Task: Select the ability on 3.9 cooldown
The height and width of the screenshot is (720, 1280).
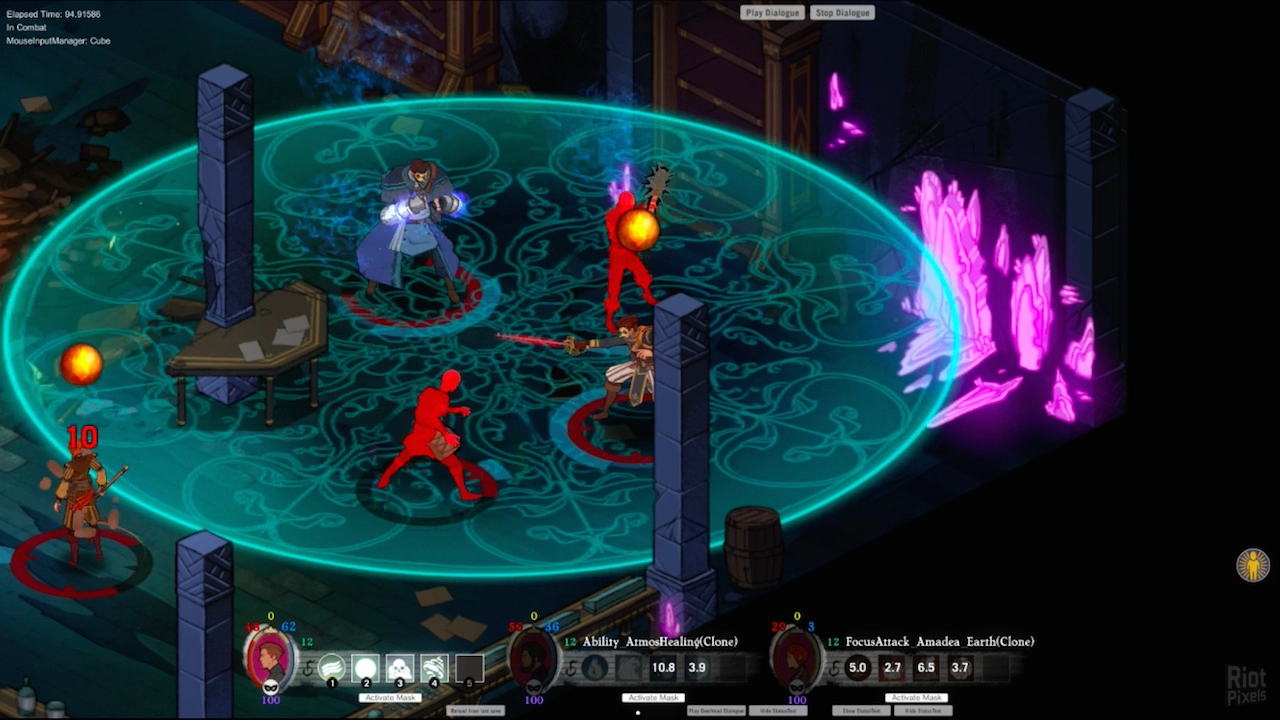Action: point(697,667)
